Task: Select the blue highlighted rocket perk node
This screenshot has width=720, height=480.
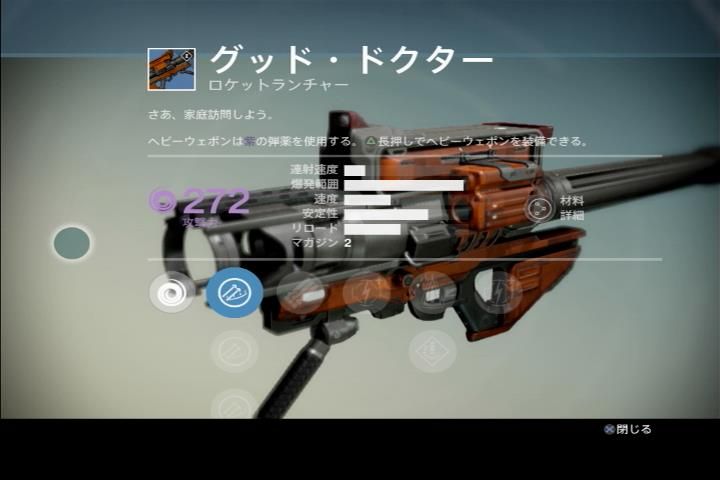Action: coord(235,292)
